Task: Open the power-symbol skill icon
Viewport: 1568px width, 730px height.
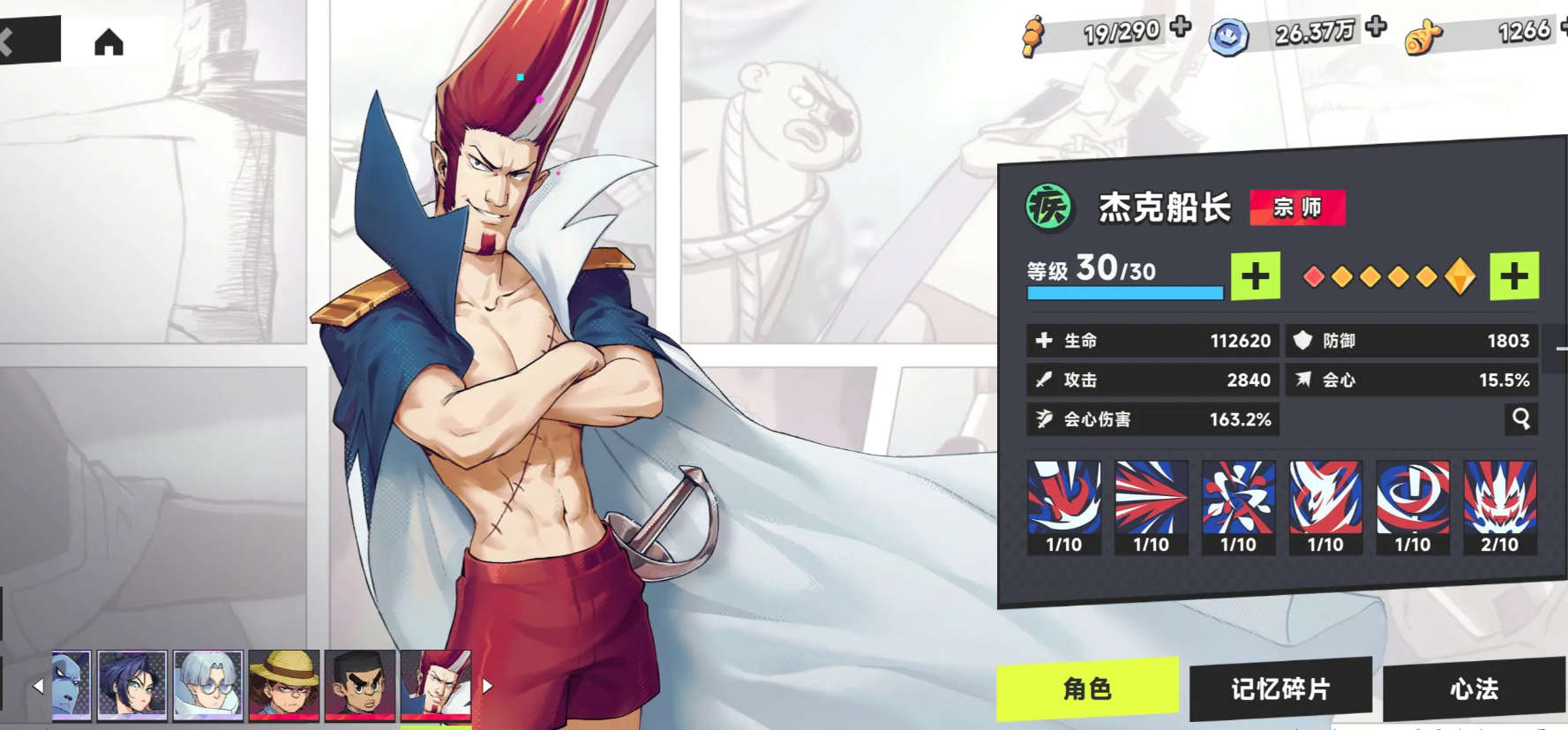Action: click(x=1412, y=507)
